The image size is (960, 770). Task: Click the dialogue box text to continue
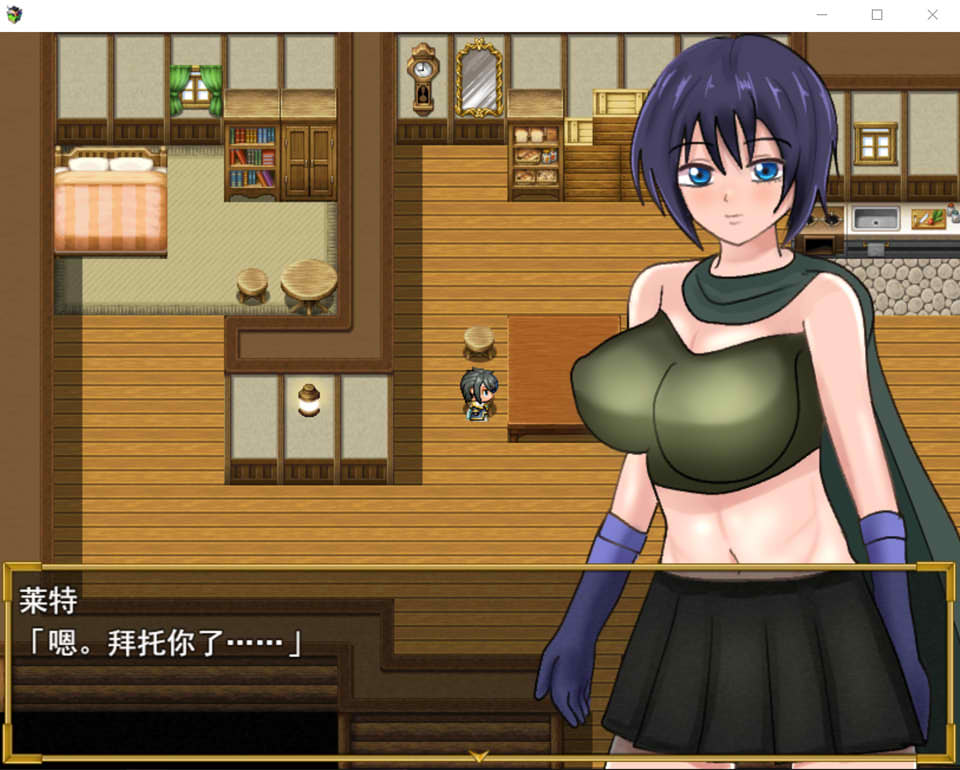[162, 643]
